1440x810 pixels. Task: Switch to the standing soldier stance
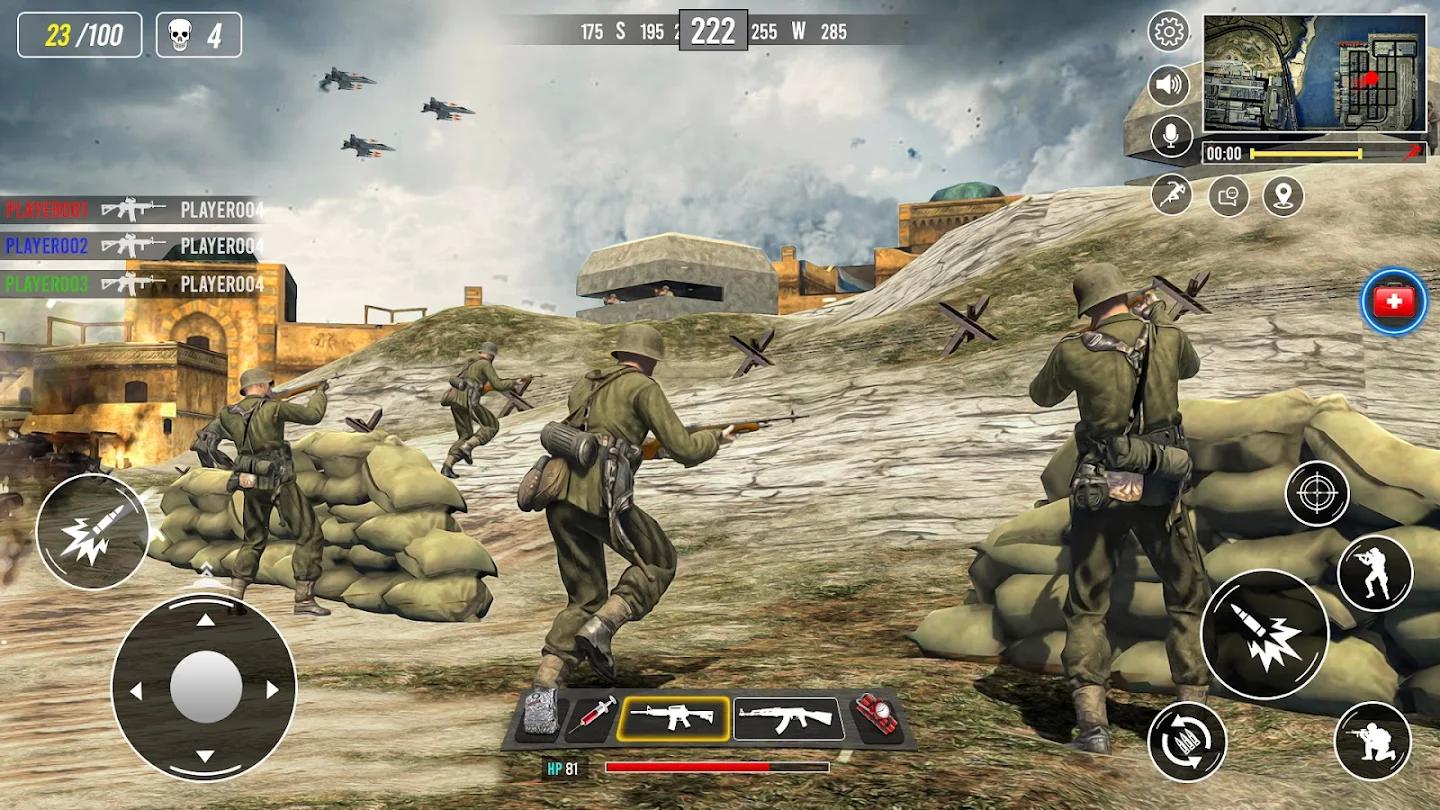(1375, 573)
